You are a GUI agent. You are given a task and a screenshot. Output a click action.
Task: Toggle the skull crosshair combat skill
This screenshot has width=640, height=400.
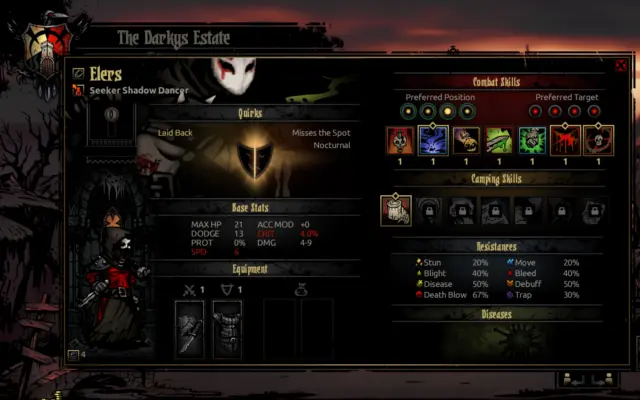click(x=598, y=140)
